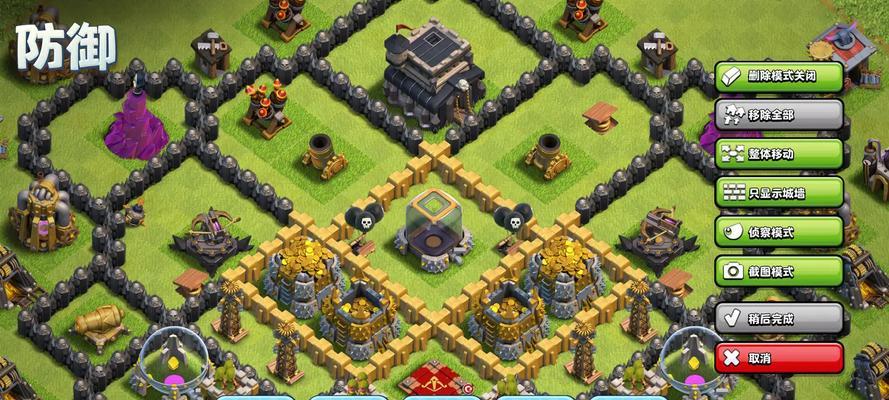Choose 稍后完成 finish later

pos(779,319)
